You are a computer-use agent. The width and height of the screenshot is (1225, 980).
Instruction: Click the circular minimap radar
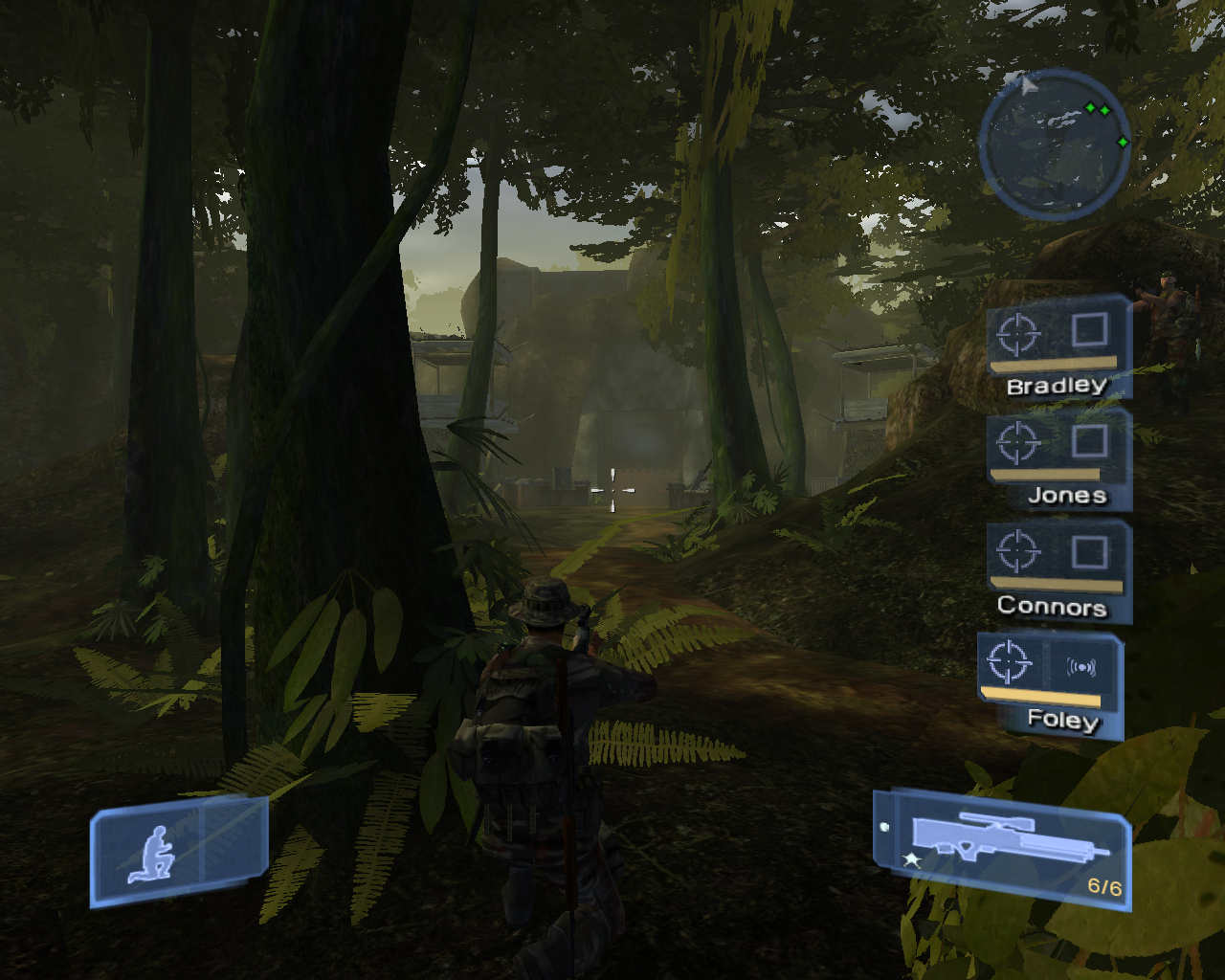coord(1055,144)
